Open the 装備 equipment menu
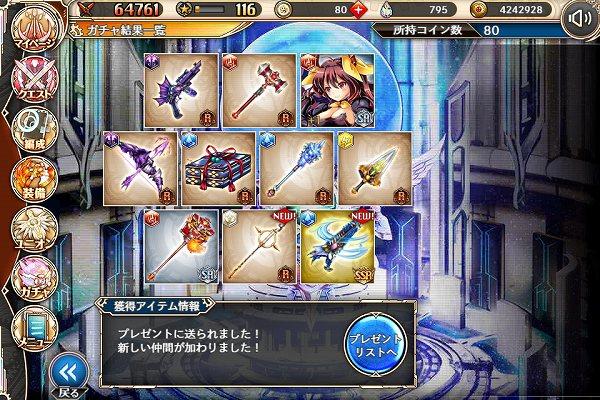The height and width of the screenshot is (400, 600). tap(30, 179)
